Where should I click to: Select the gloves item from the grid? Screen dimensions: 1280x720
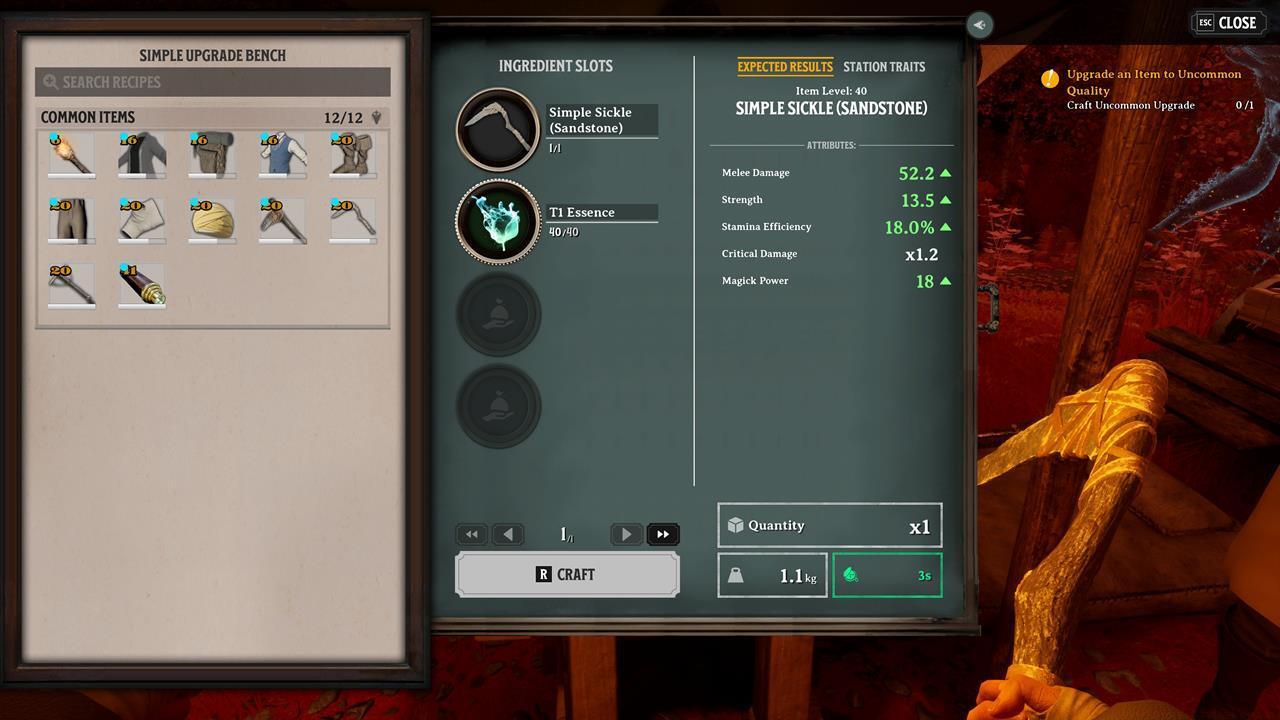click(x=141, y=220)
